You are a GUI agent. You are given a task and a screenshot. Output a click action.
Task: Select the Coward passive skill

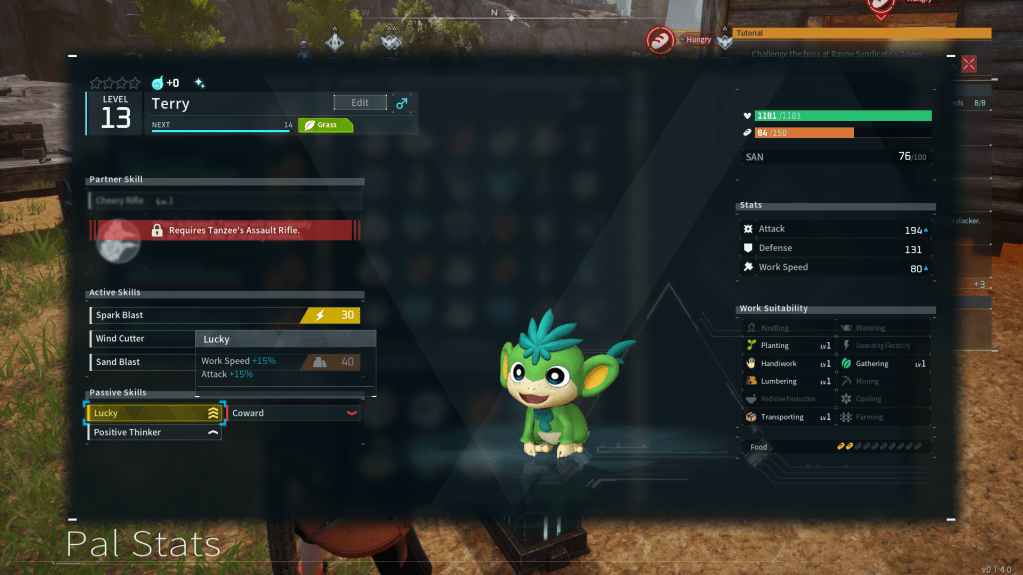(294, 413)
